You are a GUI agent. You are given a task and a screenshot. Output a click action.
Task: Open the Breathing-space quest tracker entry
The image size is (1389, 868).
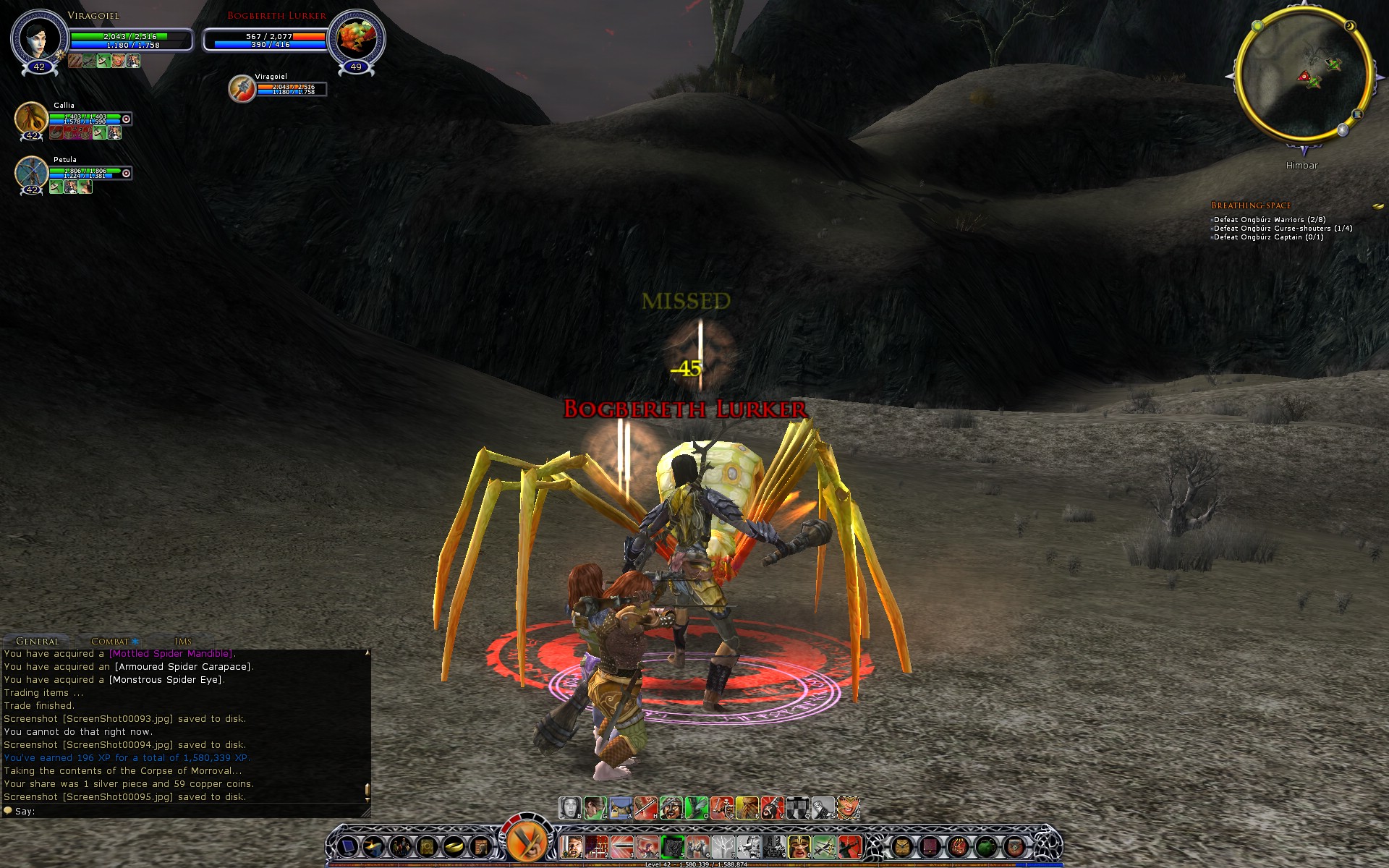tap(1251, 205)
